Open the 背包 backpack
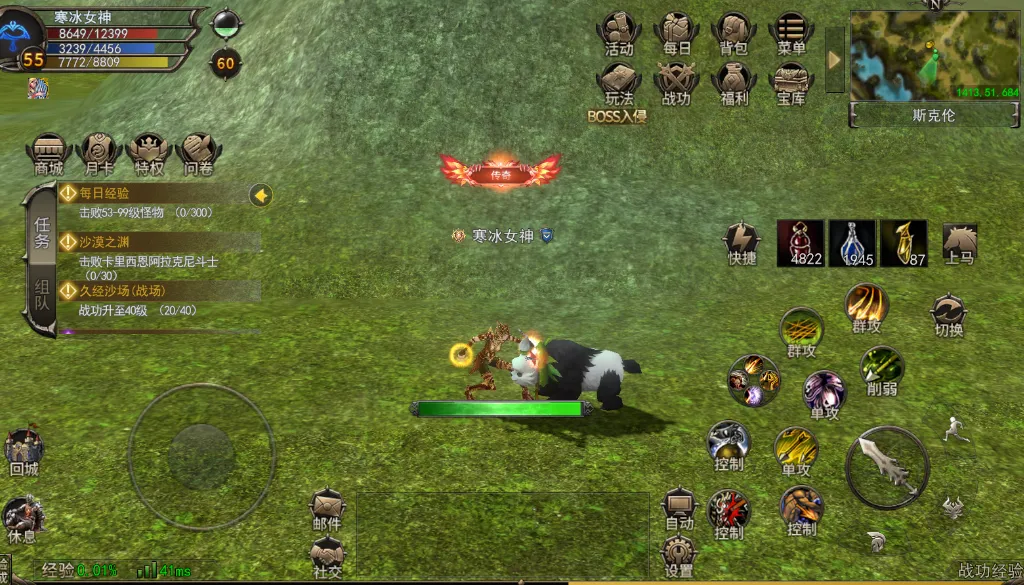Viewport: 1024px width, 585px height. 734,32
